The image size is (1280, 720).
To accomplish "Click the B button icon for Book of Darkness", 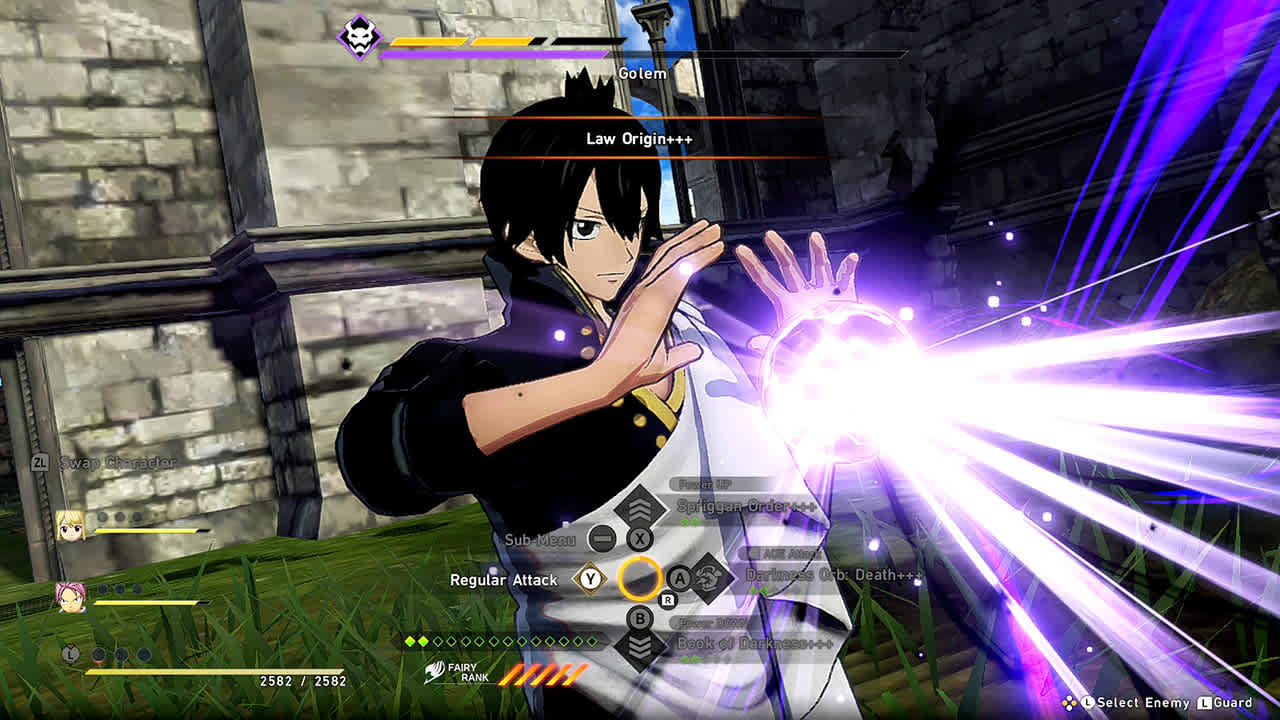I will (x=640, y=618).
